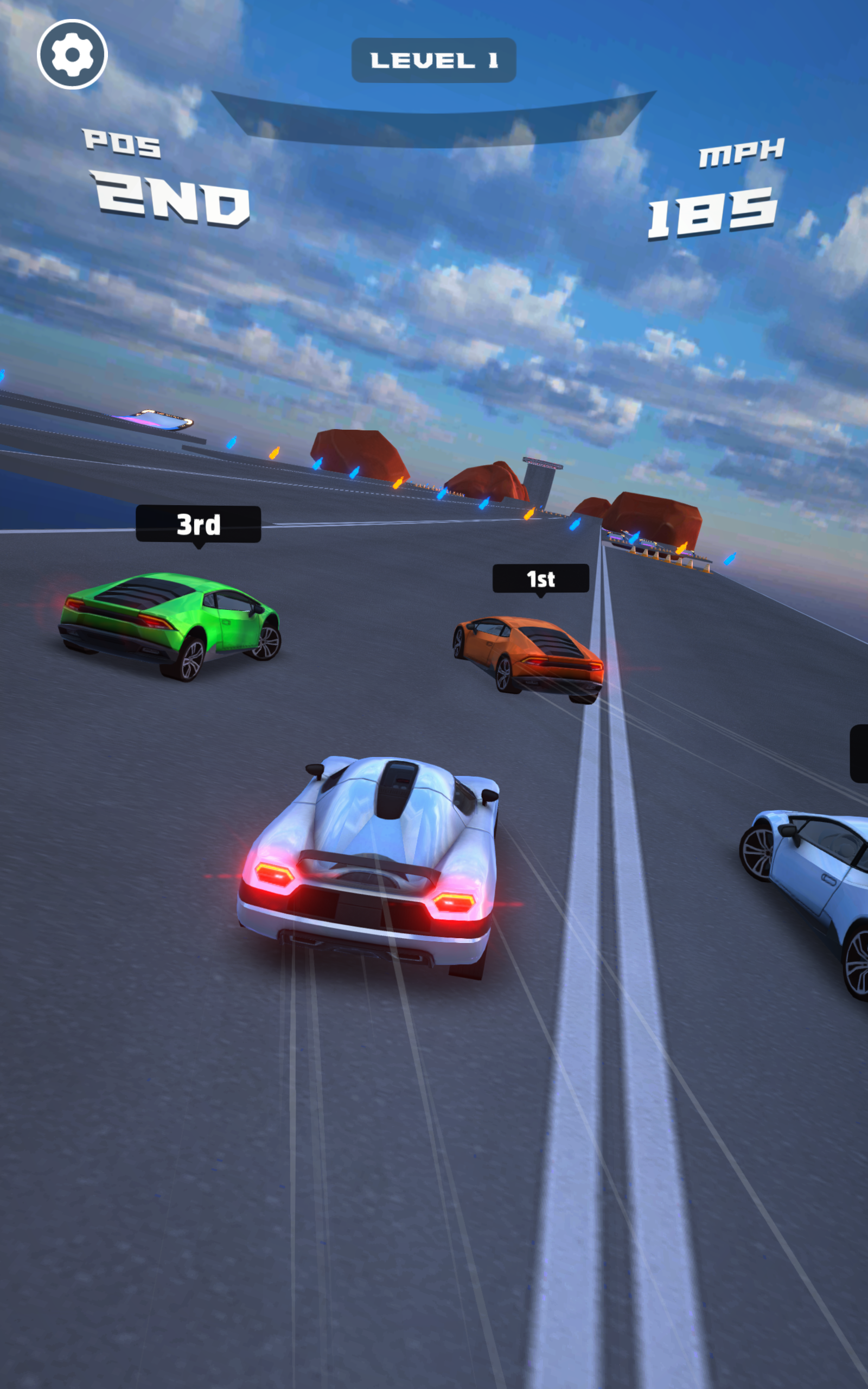868x1389 pixels.
Task: Tap the LEVEL 1 banner
Action: 433,60
